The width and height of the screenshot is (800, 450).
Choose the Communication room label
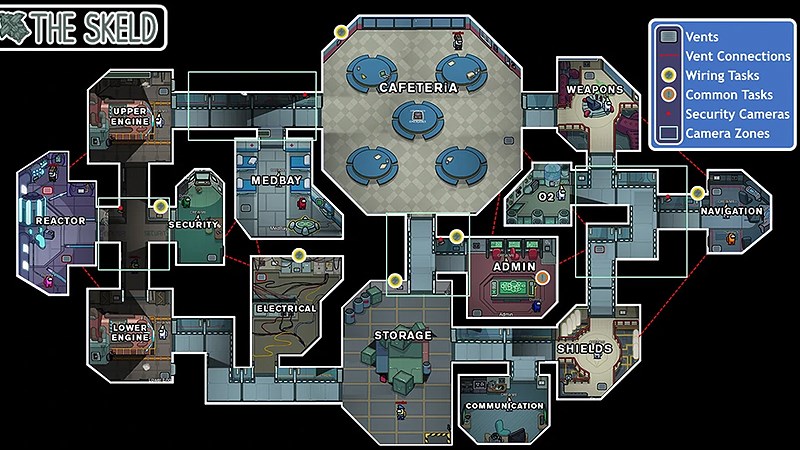(504, 406)
